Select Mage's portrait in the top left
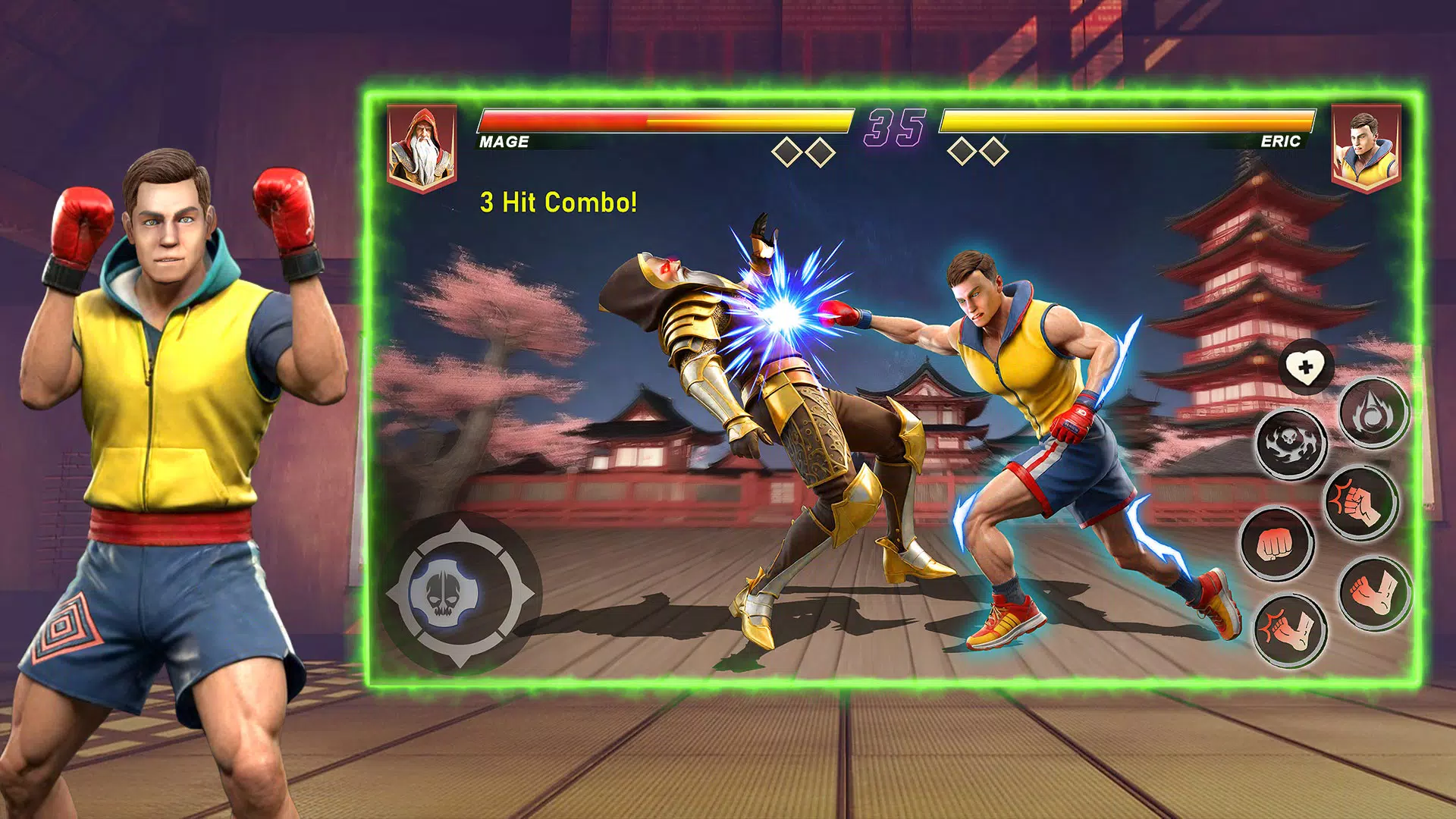The height and width of the screenshot is (819, 1456). pyautogui.click(x=422, y=145)
